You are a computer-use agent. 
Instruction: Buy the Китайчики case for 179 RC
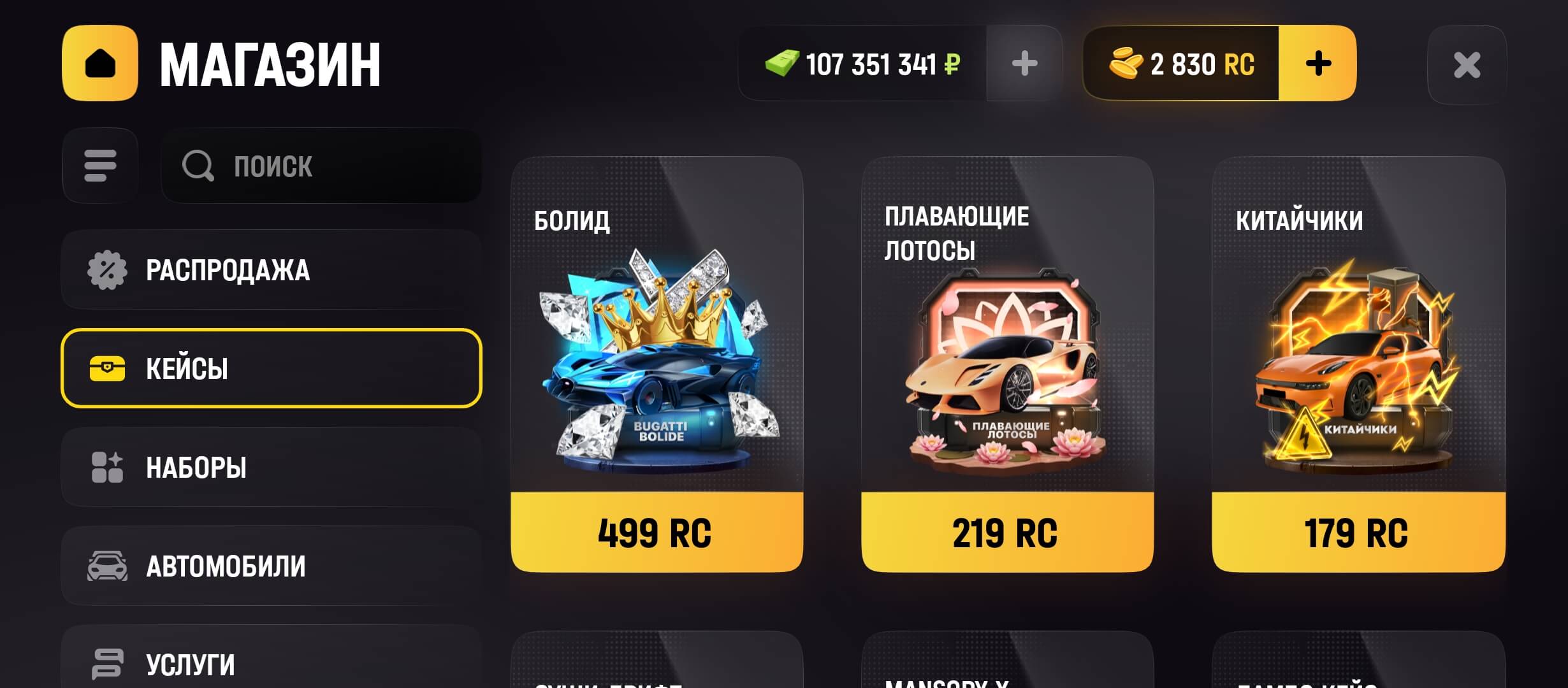click(x=1358, y=533)
